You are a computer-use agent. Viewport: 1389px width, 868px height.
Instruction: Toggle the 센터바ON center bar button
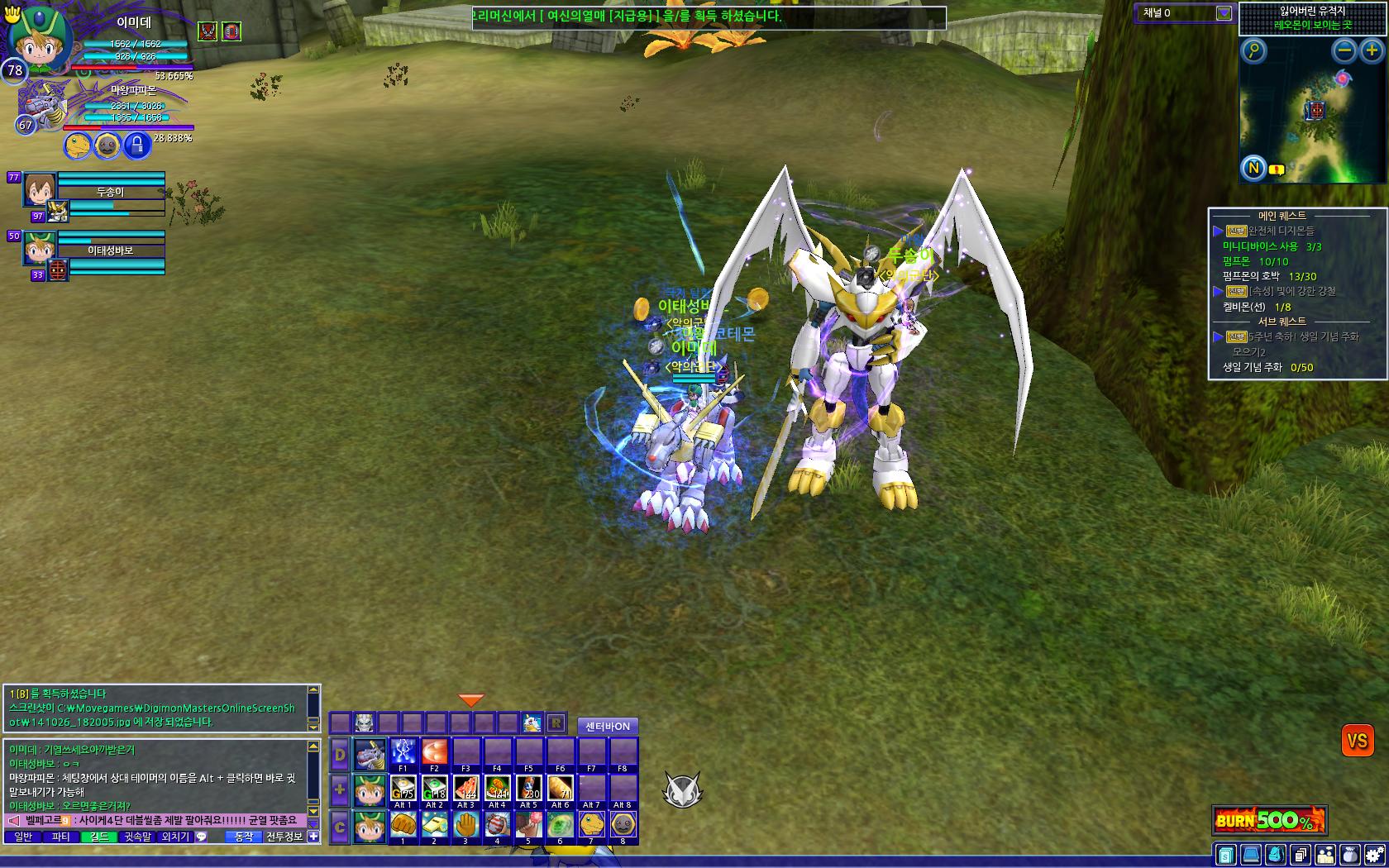(608, 727)
